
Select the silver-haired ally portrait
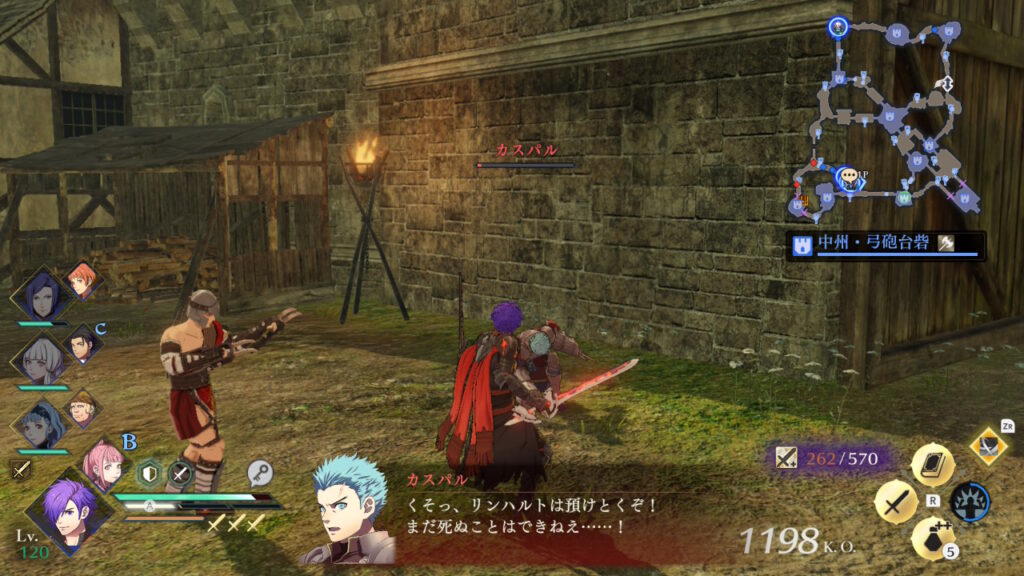click(38, 358)
